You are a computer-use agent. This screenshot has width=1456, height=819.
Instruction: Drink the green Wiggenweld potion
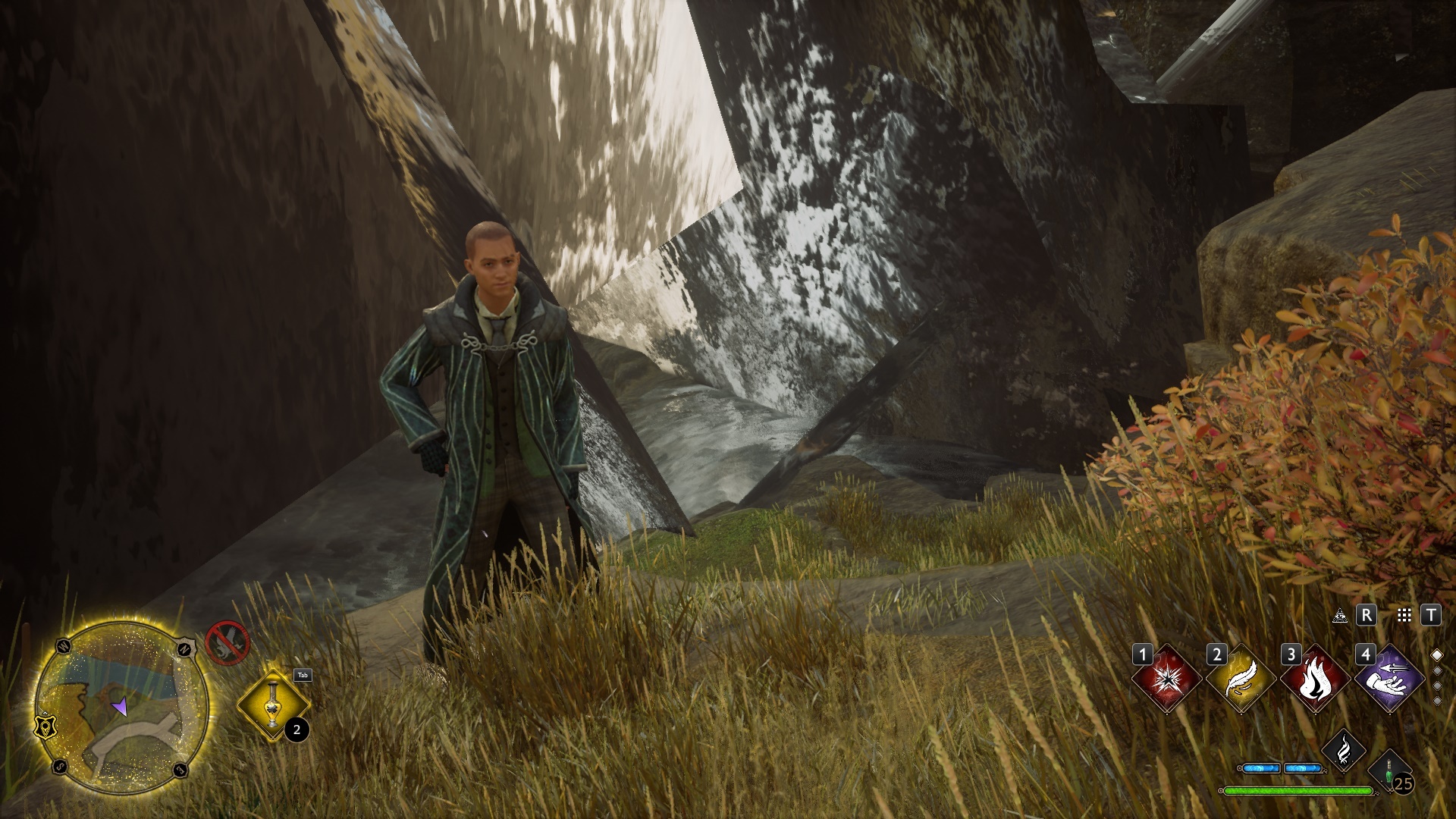click(x=1389, y=770)
